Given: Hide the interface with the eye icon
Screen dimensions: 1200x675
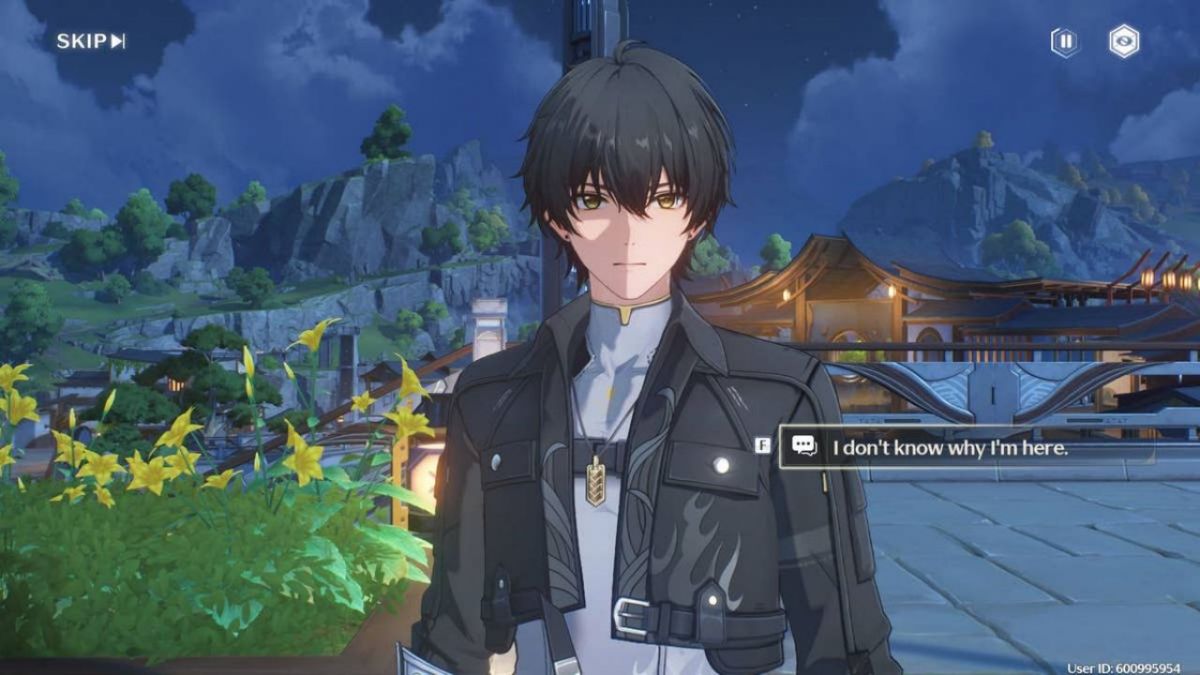Looking at the screenshot, I should pos(1124,42).
